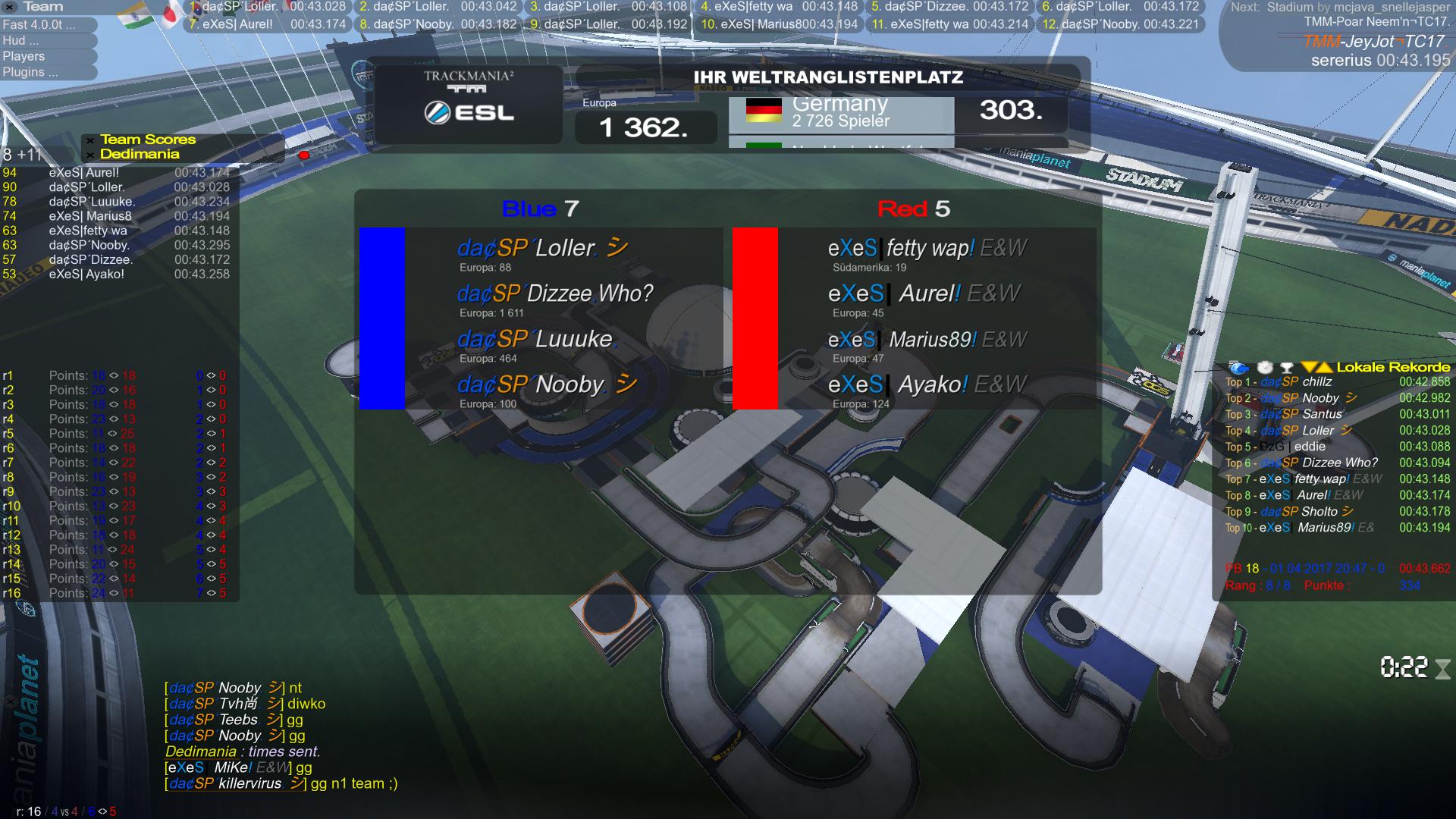Click the yellow up arrow beside Lokale Rekorde
Screen dimensions: 1456x819
click(1325, 368)
